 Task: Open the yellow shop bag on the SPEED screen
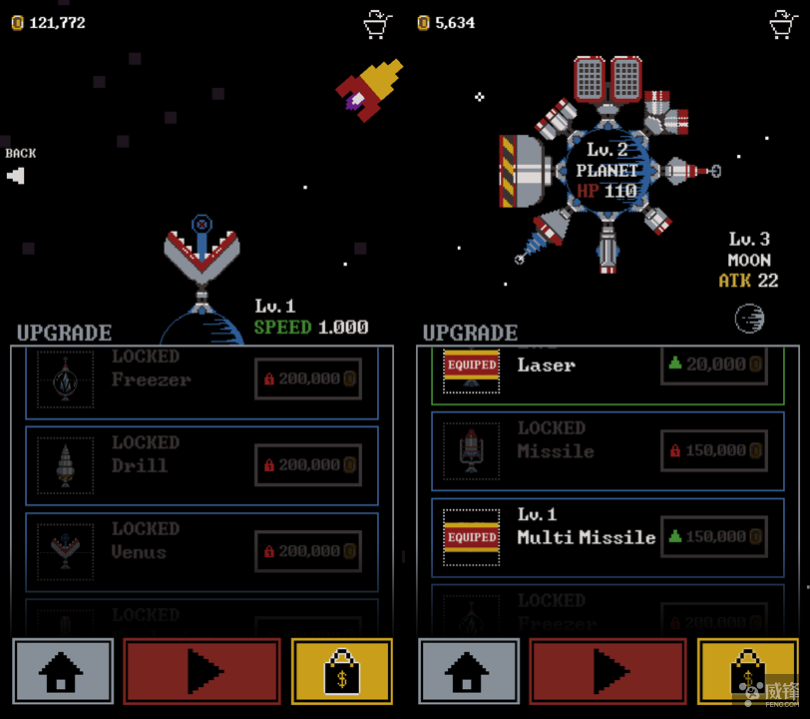[x=342, y=672]
